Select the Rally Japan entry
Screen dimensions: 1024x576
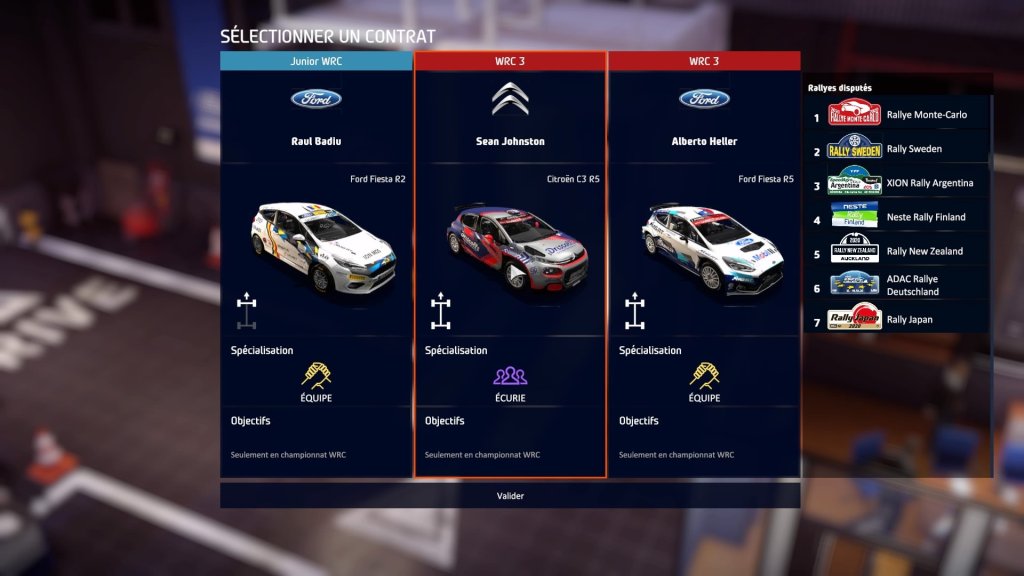pos(900,319)
